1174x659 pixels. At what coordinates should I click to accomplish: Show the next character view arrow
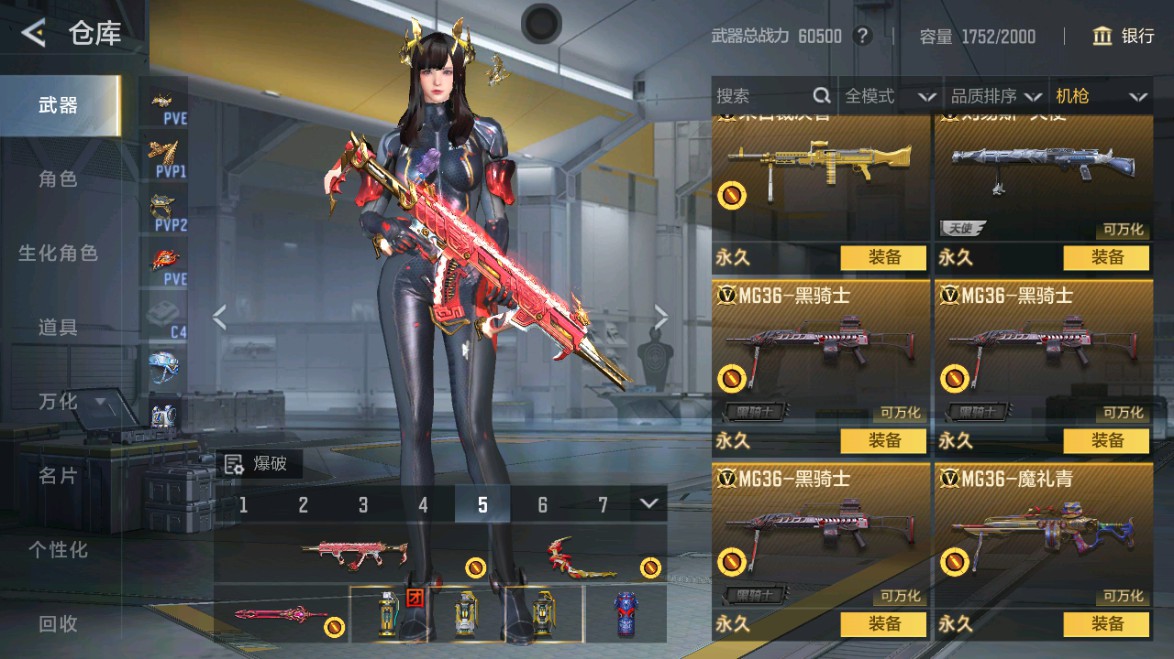point(661,317)
